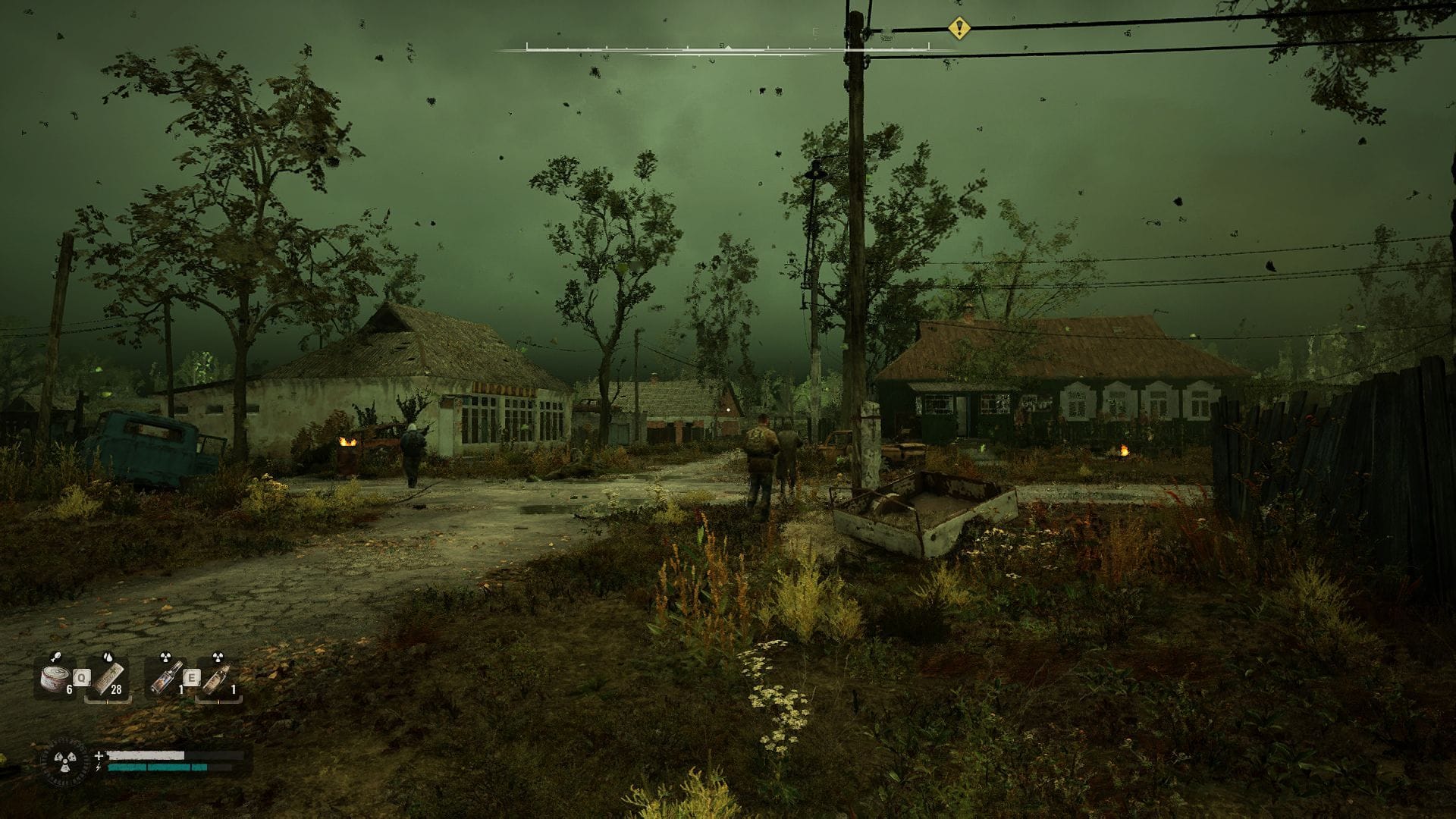Click the thirst droplet icon above the bandage
Image resolution: width=1456 pixels, height=819 pixels.
pyautogui.click(x=108, y=657)
